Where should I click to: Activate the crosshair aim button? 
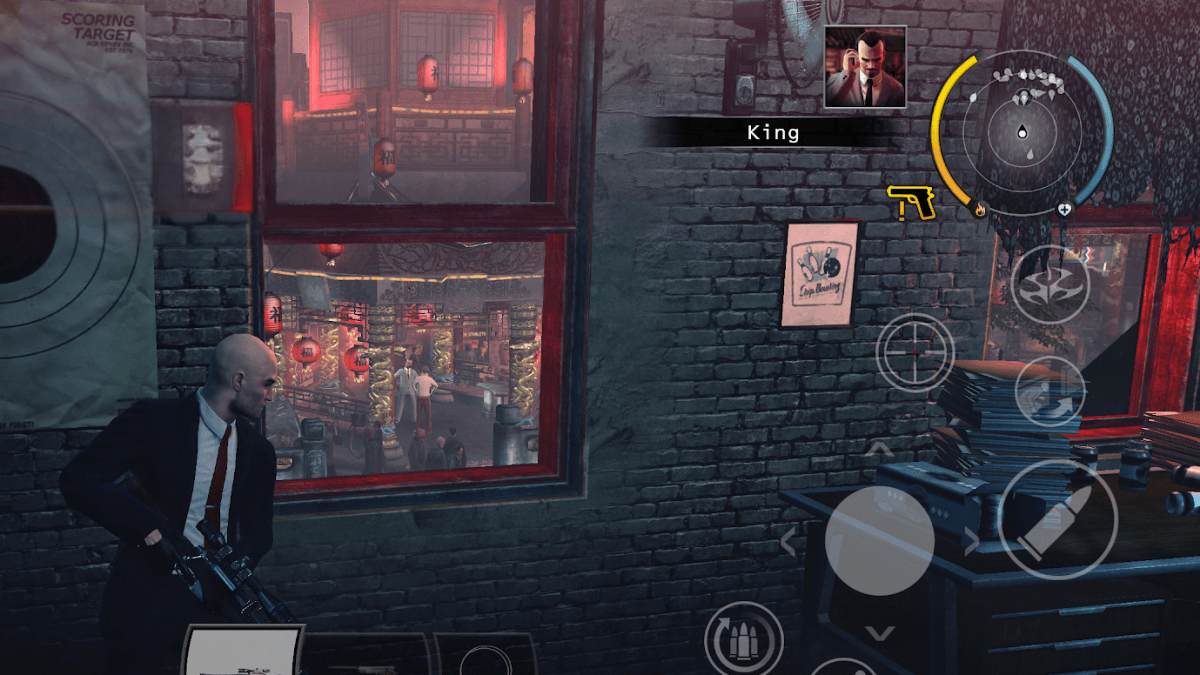(x=915, y=351)
